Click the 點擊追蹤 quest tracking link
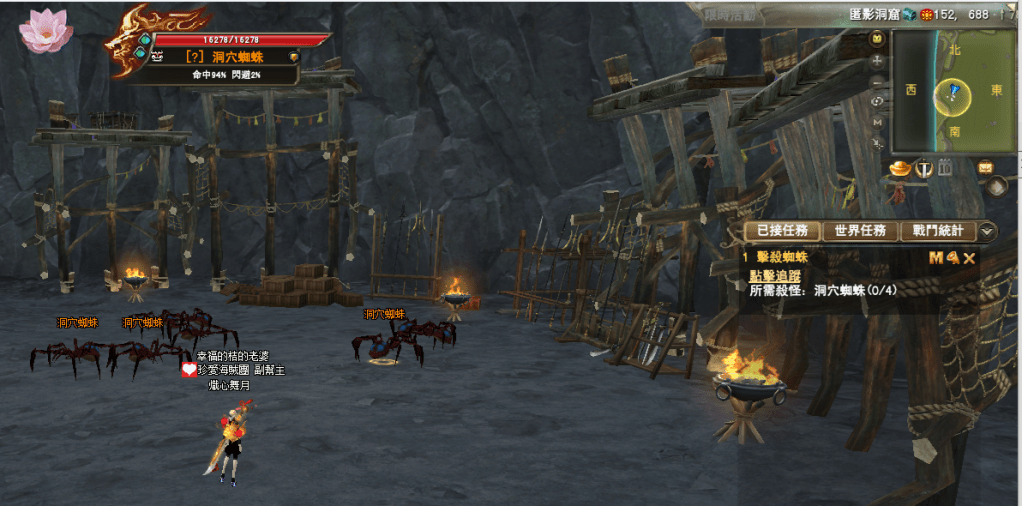The image size is (1022, 506). pyautogui.click(x=775, y=275)
